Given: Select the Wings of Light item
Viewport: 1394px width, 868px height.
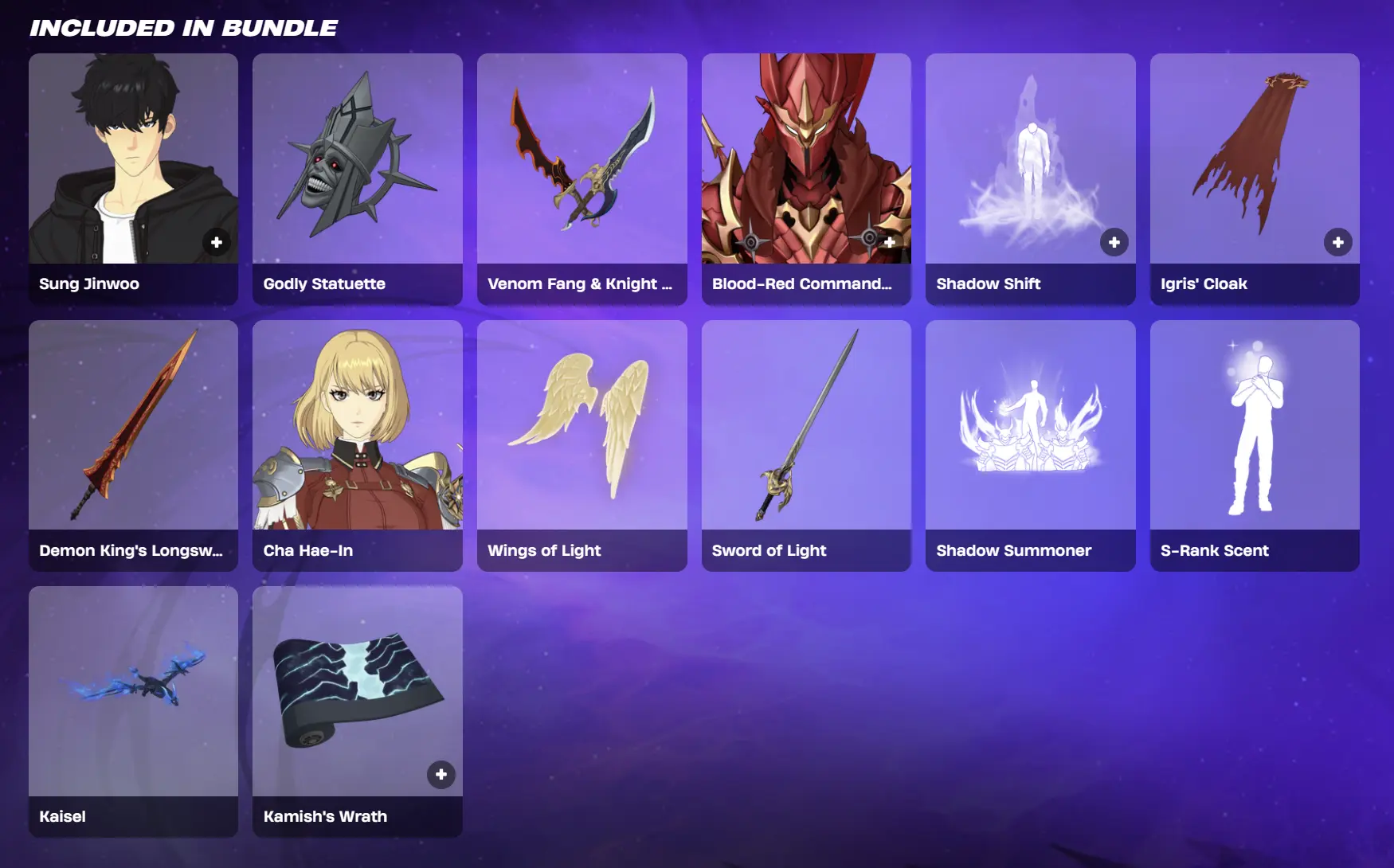Looking at the screenshot, I should click(581, 426).
